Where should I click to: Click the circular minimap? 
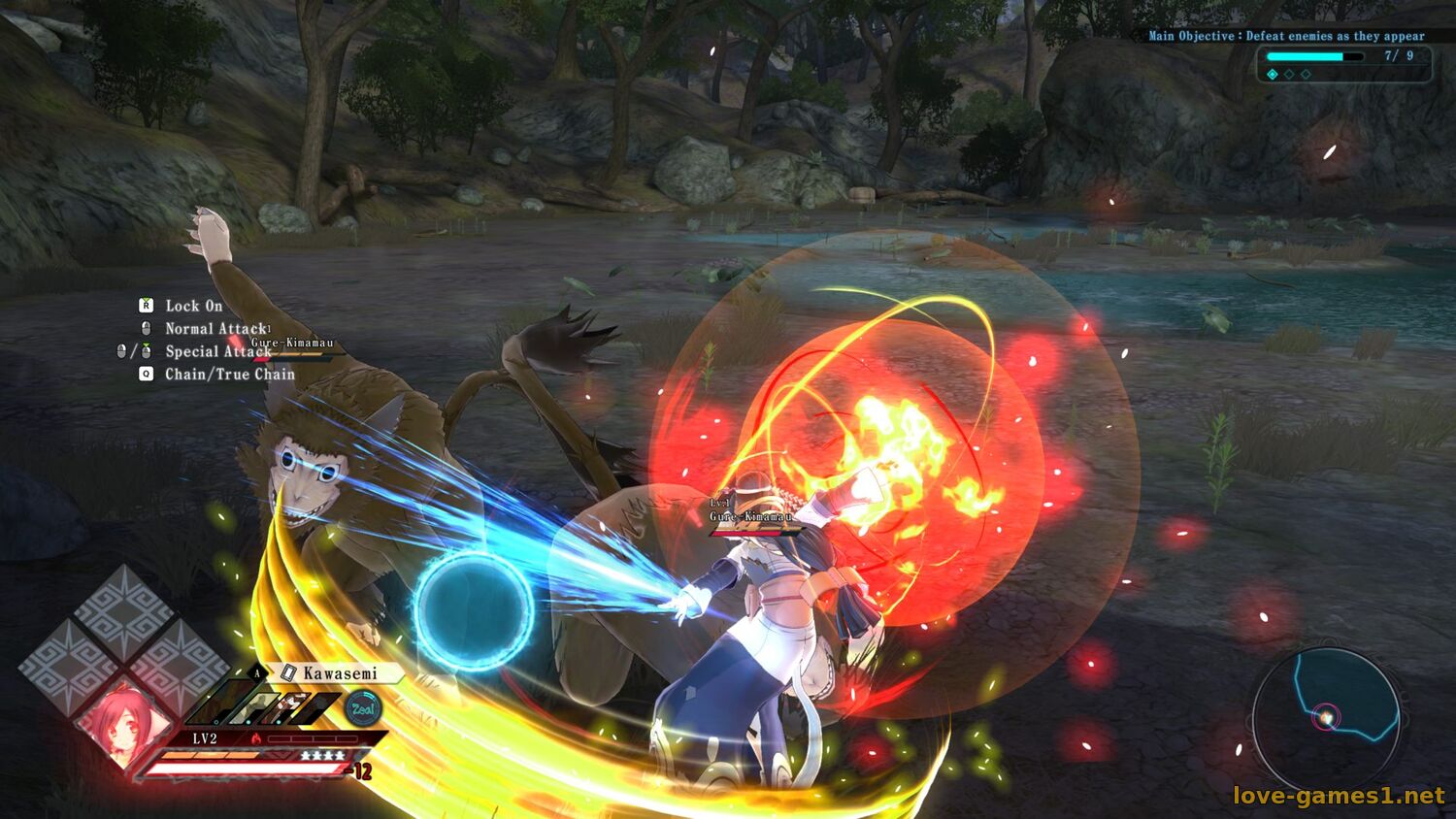(1326, 718)
